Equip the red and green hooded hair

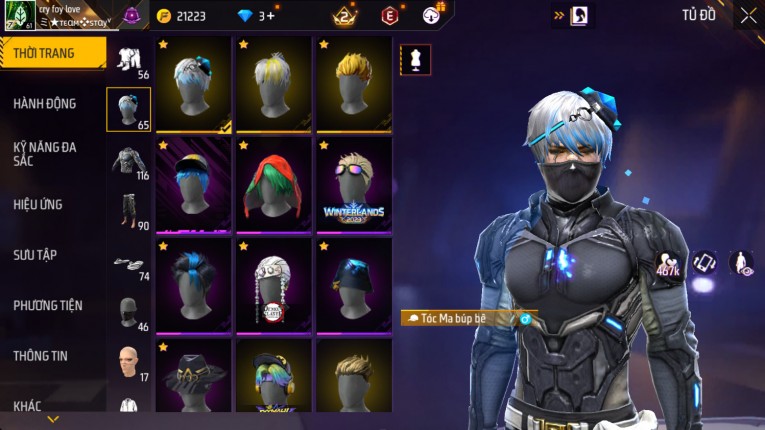273,185
